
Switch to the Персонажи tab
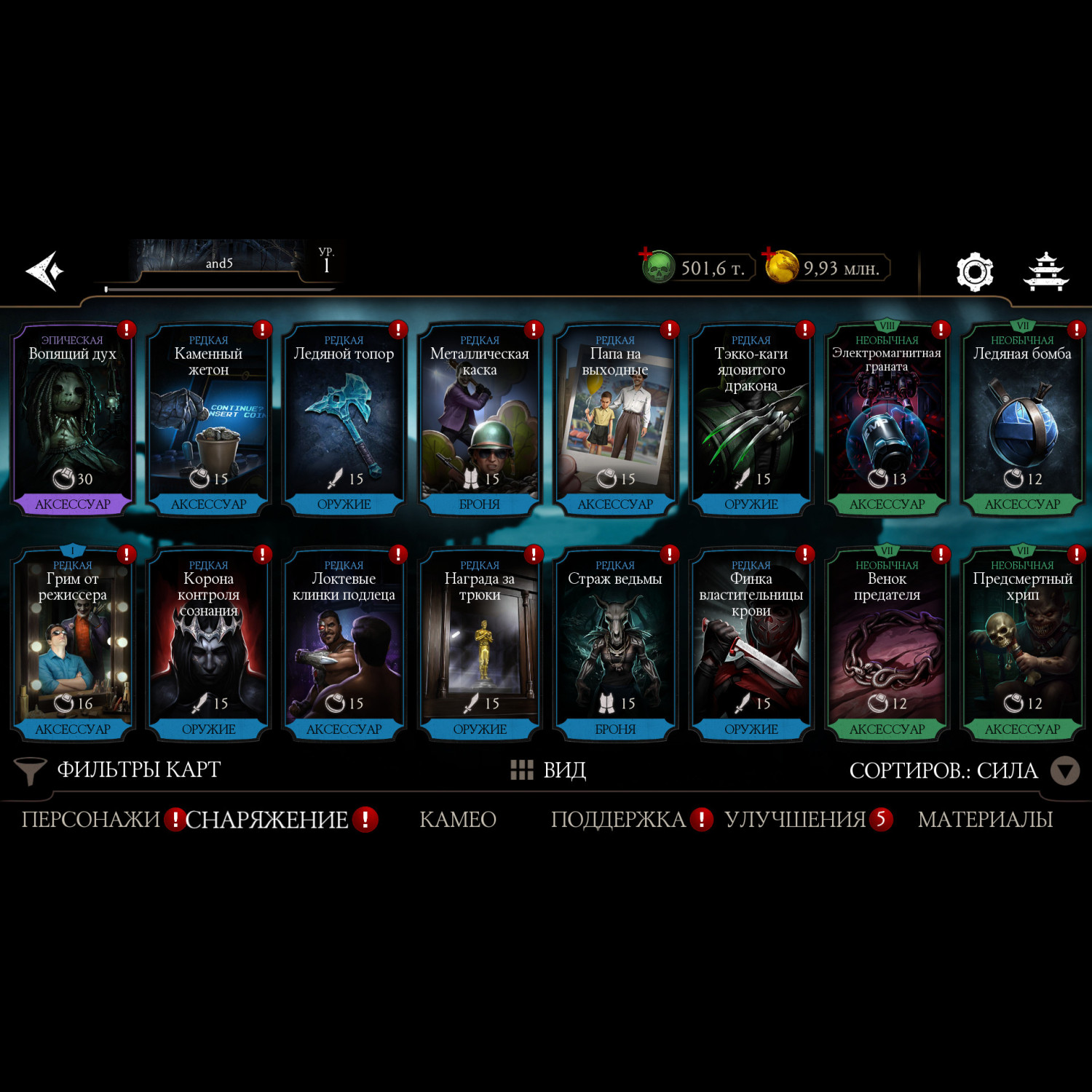click(x=90, y=820)
